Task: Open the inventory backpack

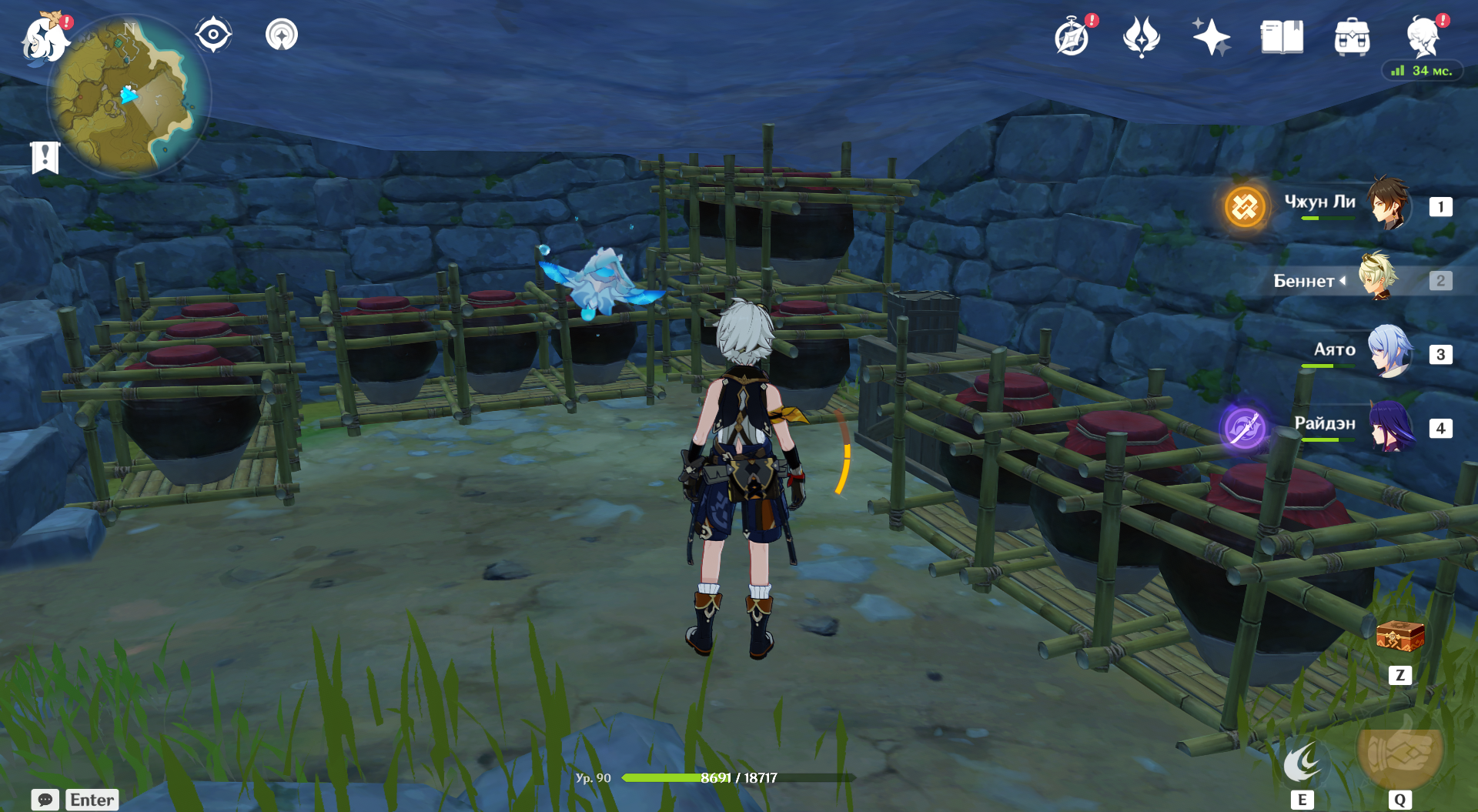Action: (1352, 37)
